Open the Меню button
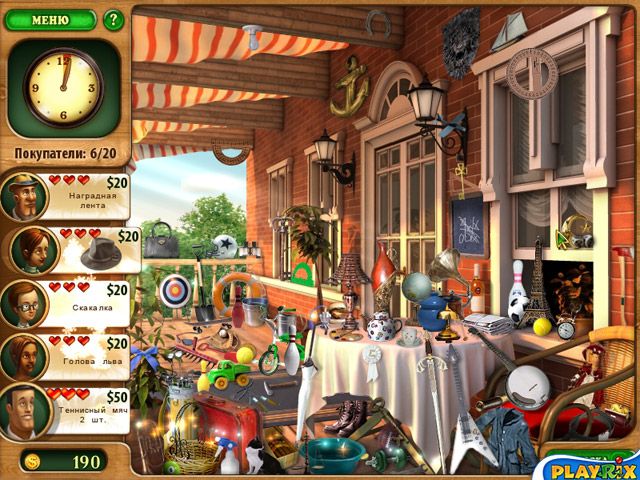 click(49, 19)
